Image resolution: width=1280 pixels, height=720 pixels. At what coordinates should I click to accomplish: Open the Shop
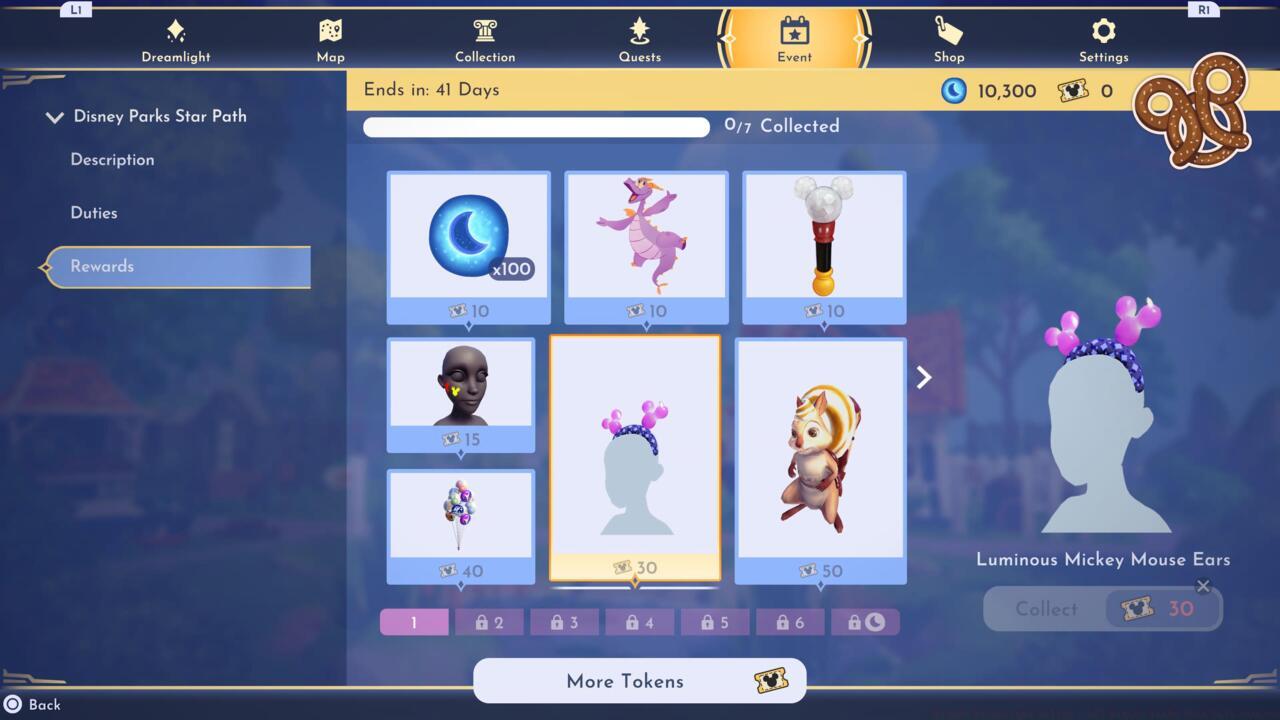pyautogui.click(x=948, y=40)
